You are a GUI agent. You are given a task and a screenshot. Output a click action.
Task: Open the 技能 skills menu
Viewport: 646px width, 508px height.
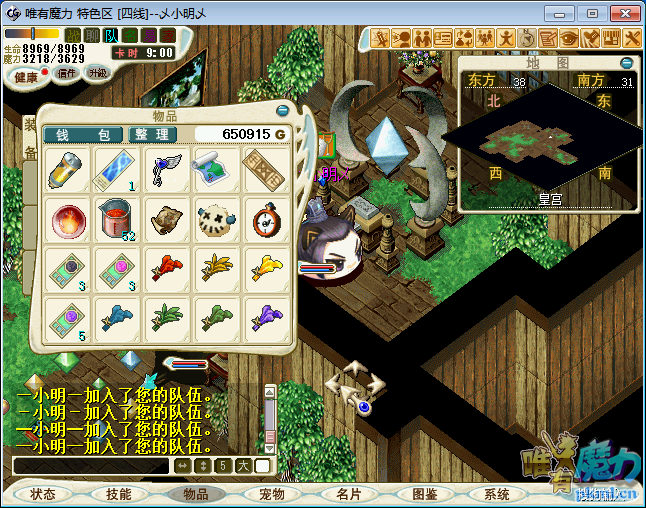pos(118,494)
